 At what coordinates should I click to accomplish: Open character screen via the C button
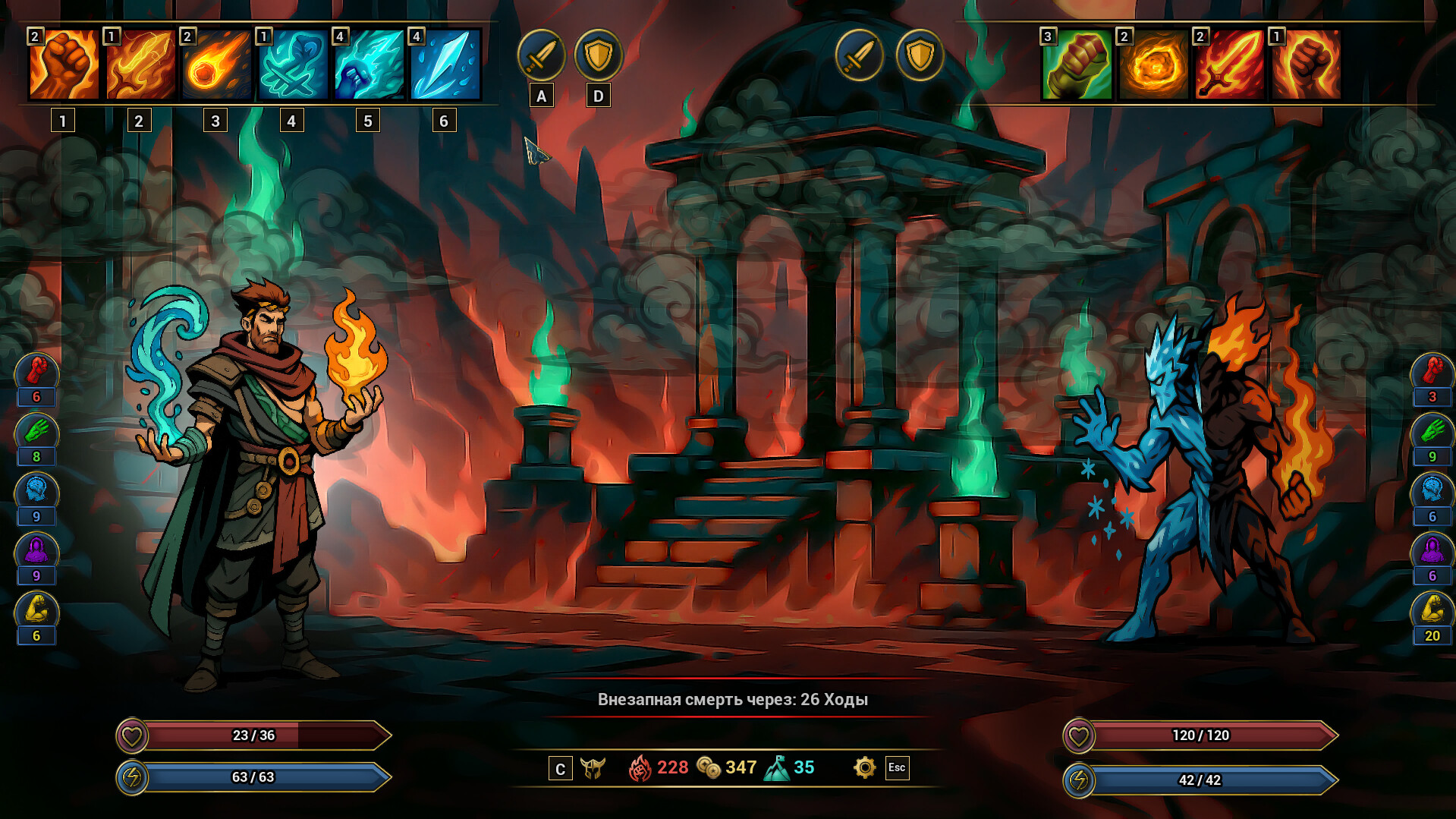click(561, 769)
